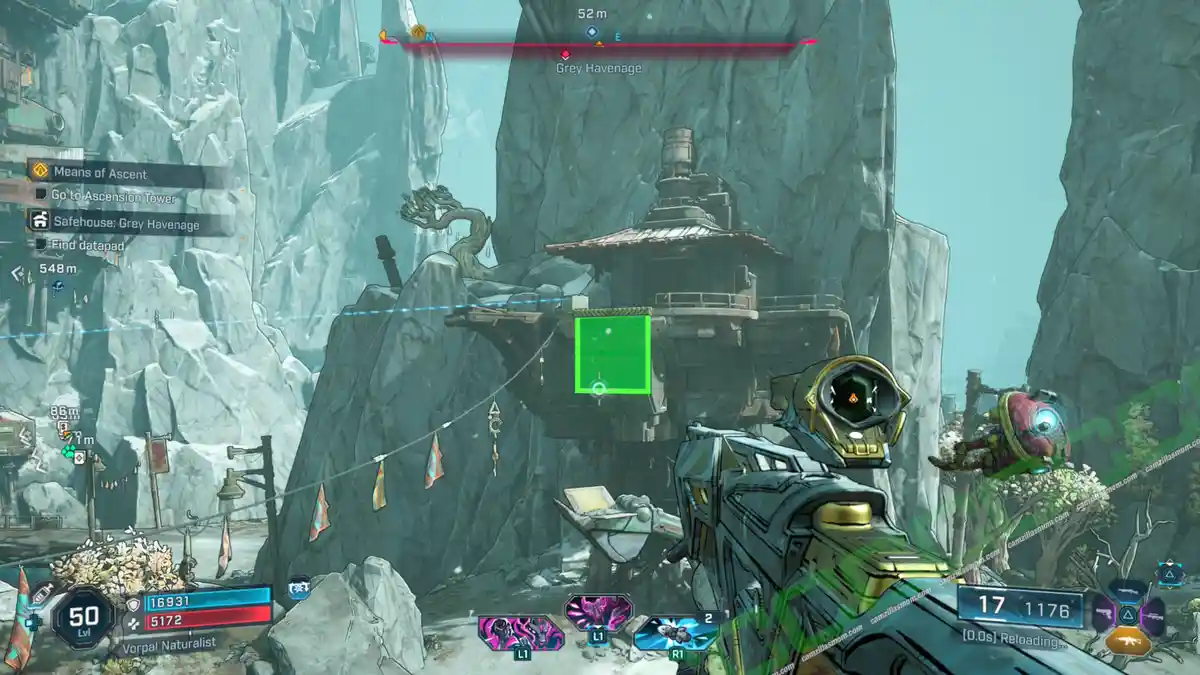Select the blue status icon beside shield bar

[297, 590]
